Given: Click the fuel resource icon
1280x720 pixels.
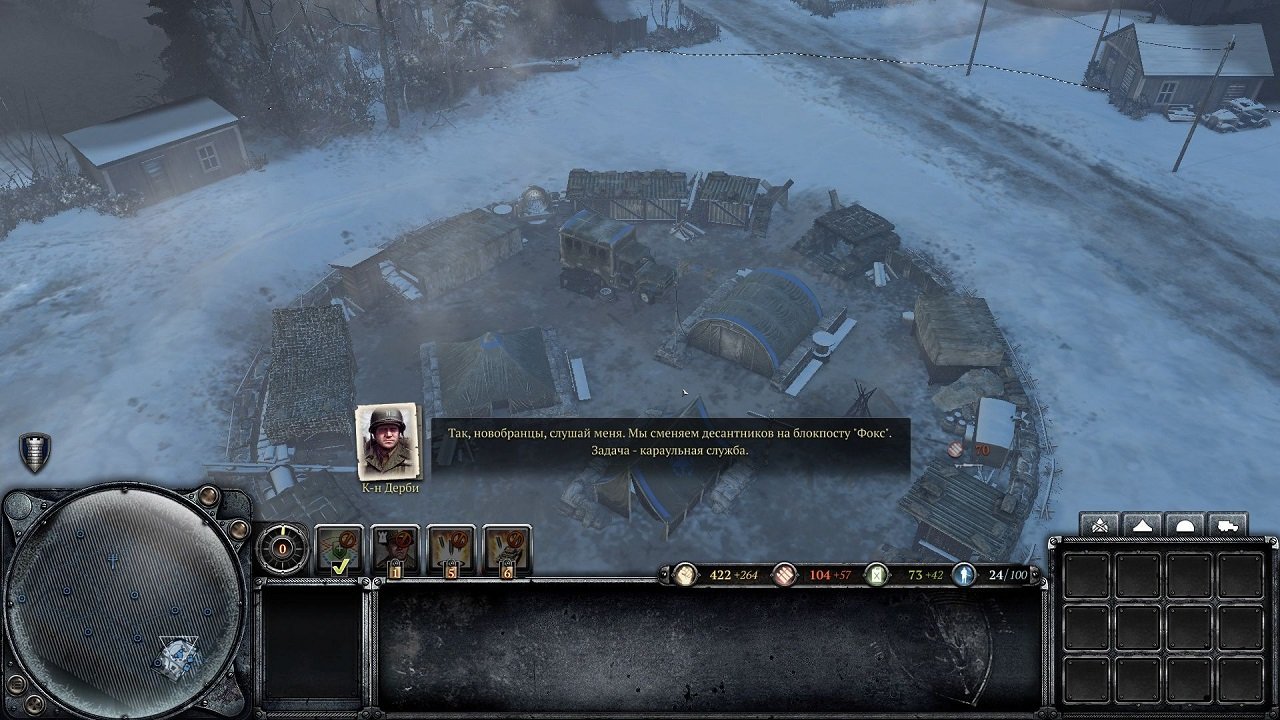Looking at the screenshot, I should click(877, 575).
